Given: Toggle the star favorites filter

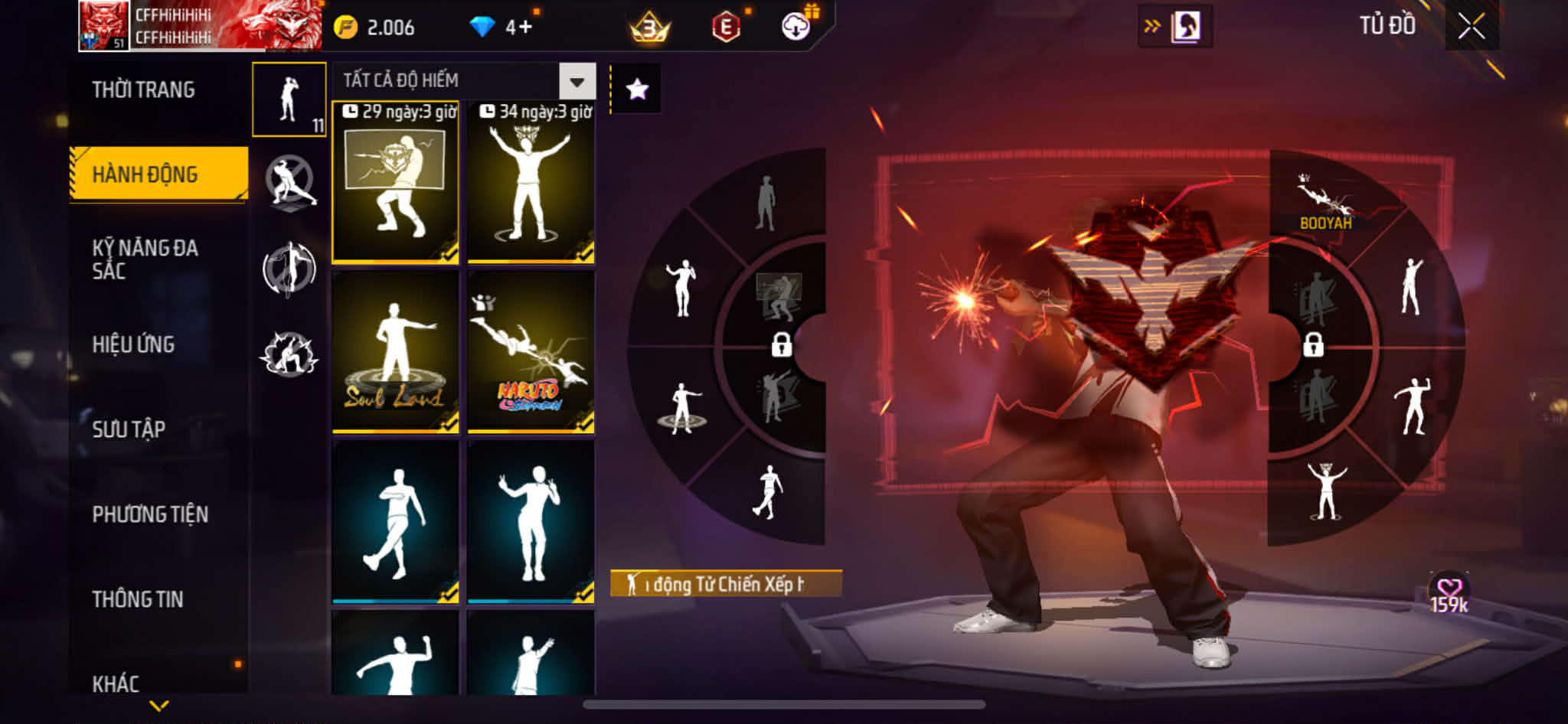Looking at the screenshot, I should (x=637, y=90).
